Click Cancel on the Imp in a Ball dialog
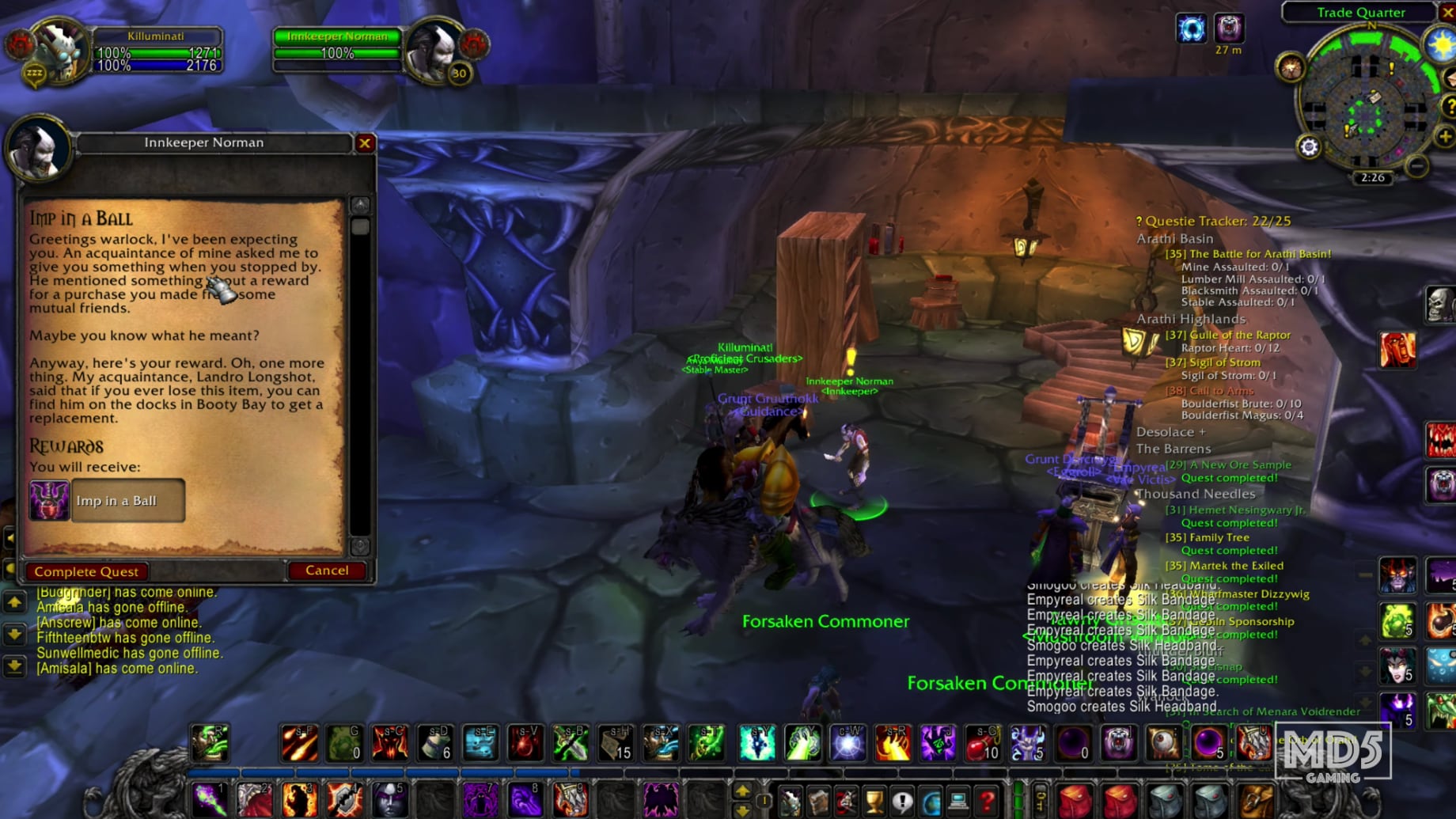The image size is (1456, 819). pyautogui.click(x=327, y=570)
